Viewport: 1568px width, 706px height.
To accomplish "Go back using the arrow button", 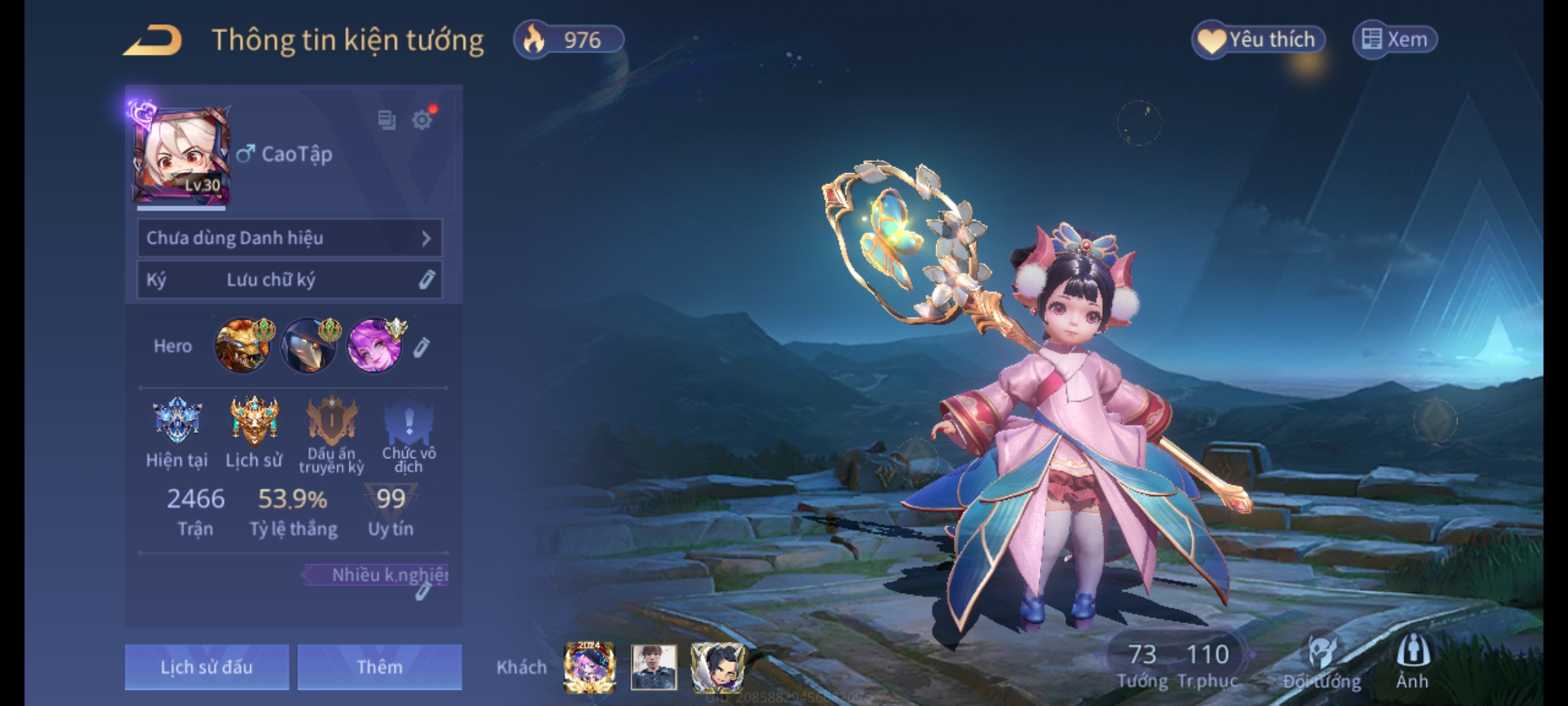I will 153,41.
